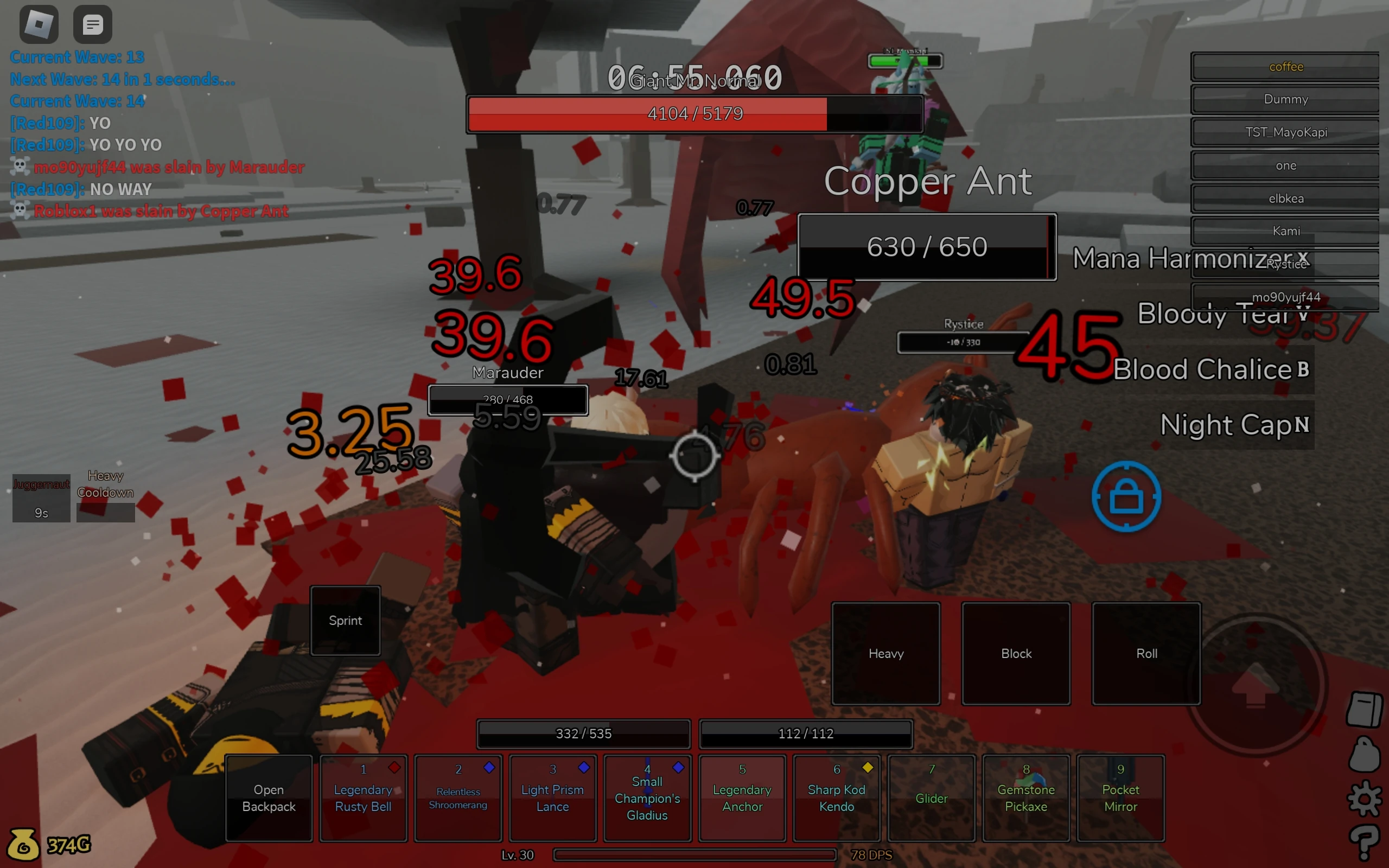The image size is (1389, 868).
Task: Click the Lv. 30 experience bar
Action: 694,855
